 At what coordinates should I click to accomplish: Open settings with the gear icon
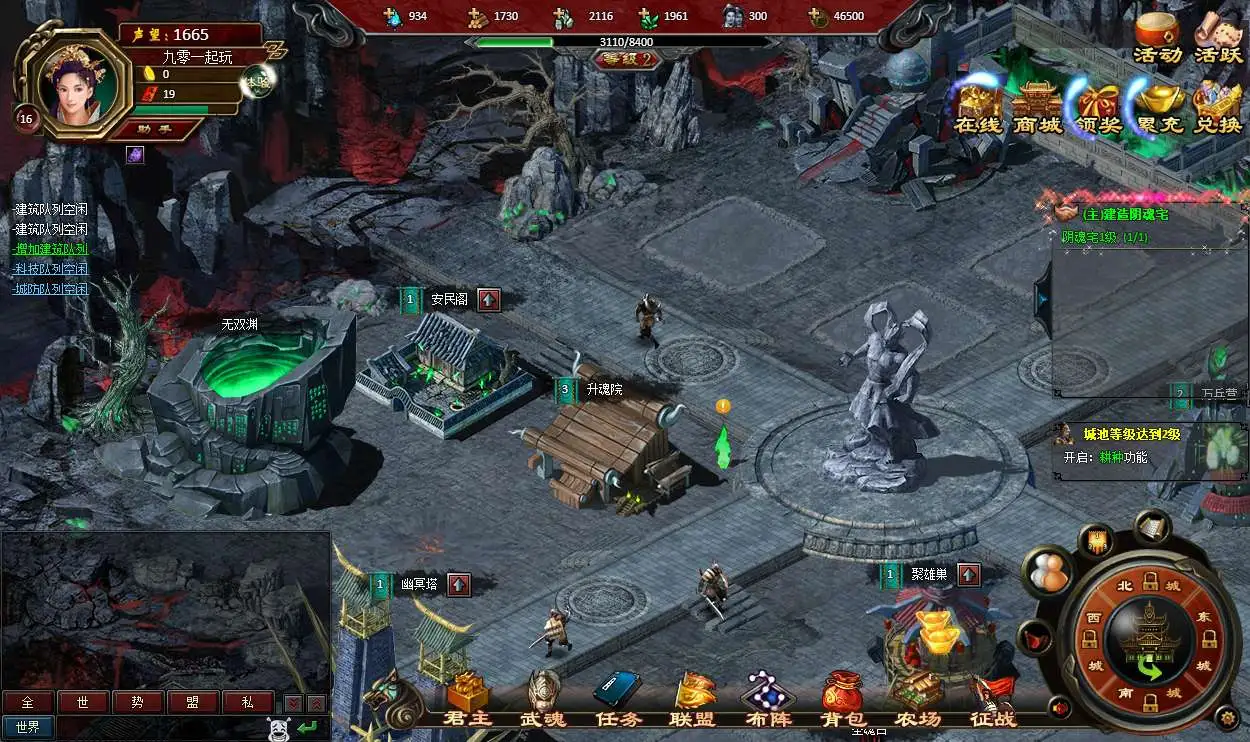[x=1226, y=716]
